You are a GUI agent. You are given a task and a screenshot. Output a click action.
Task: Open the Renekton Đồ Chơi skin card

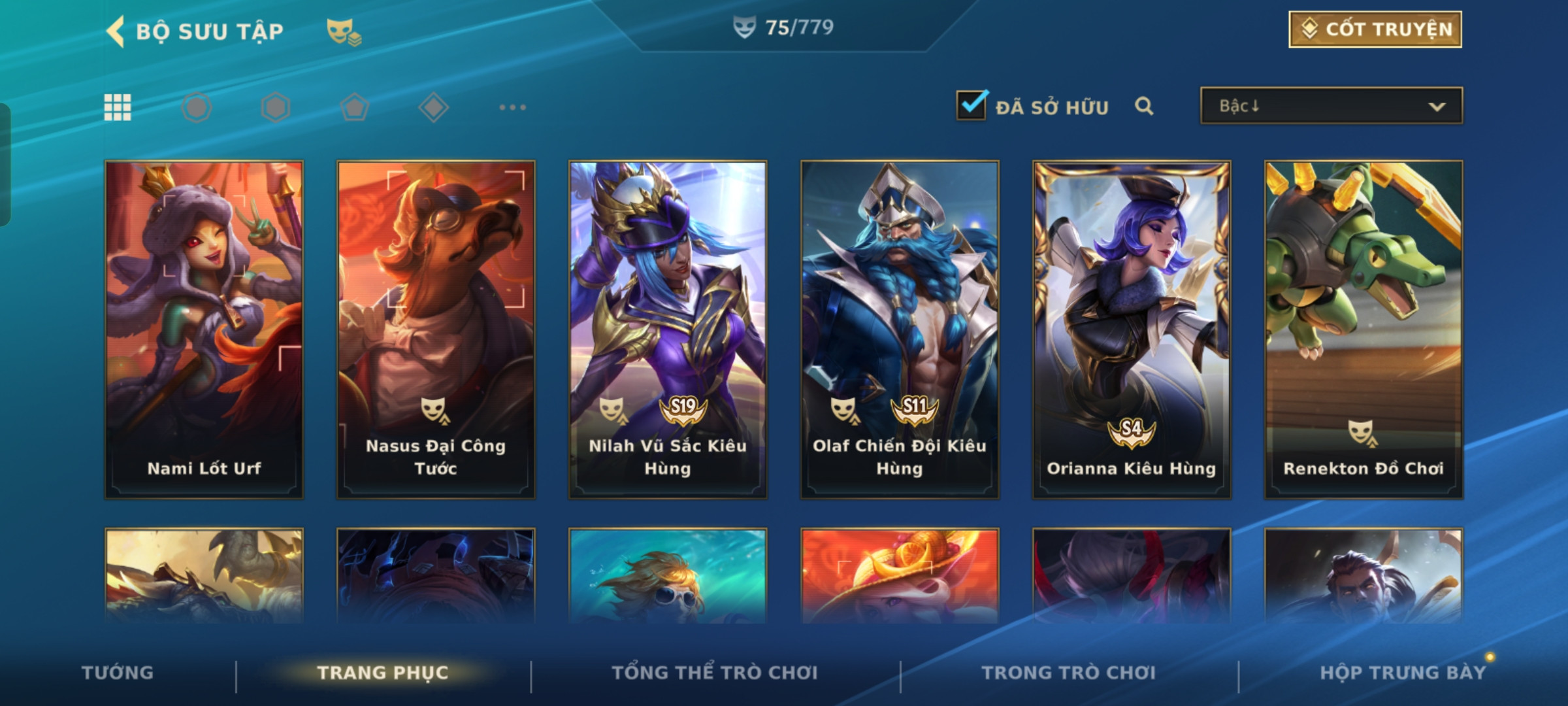[x=1364, y=329]
